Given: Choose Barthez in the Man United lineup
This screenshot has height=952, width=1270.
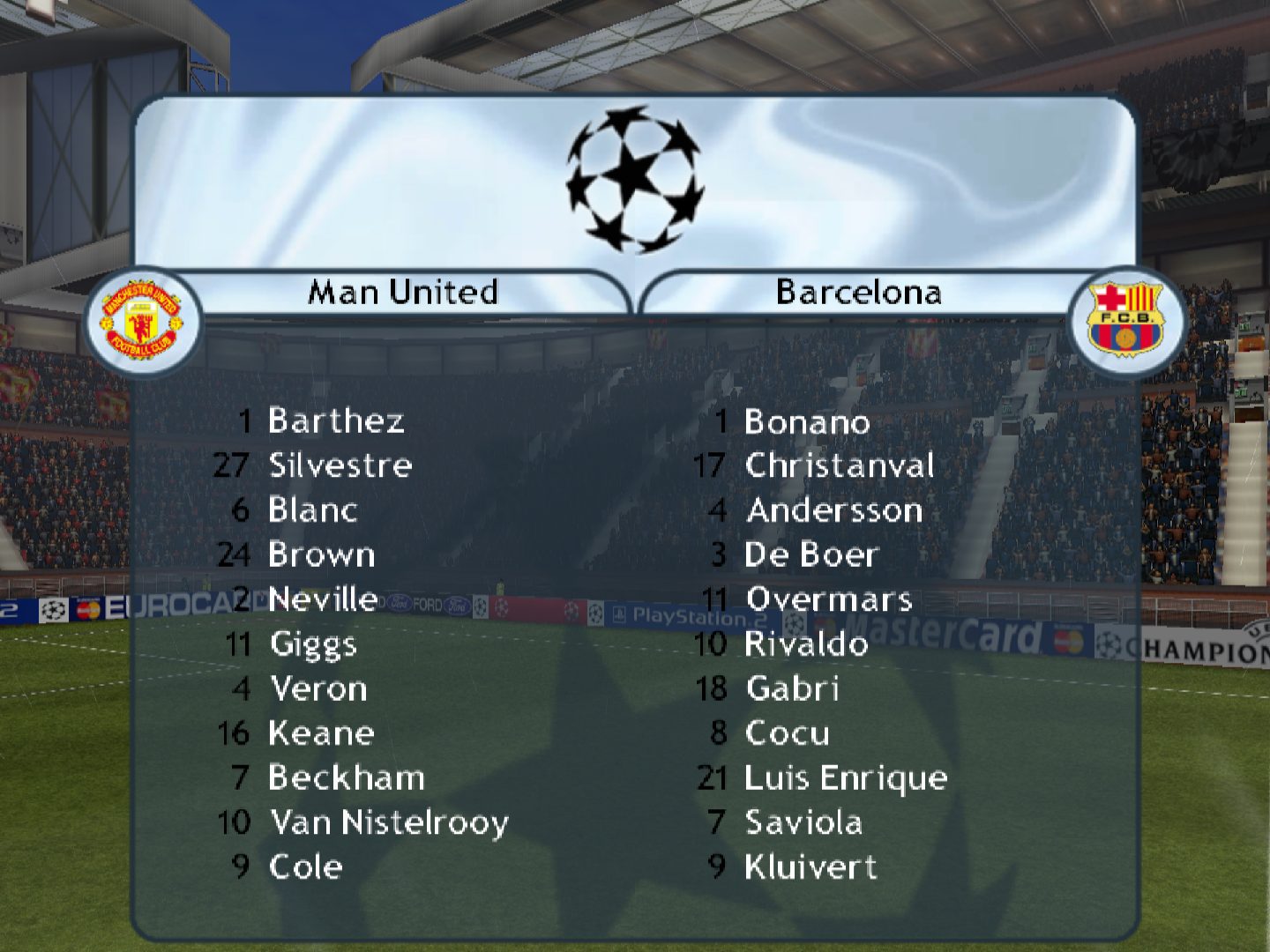Looking at the screenshot, I should [x=336, y=421].
